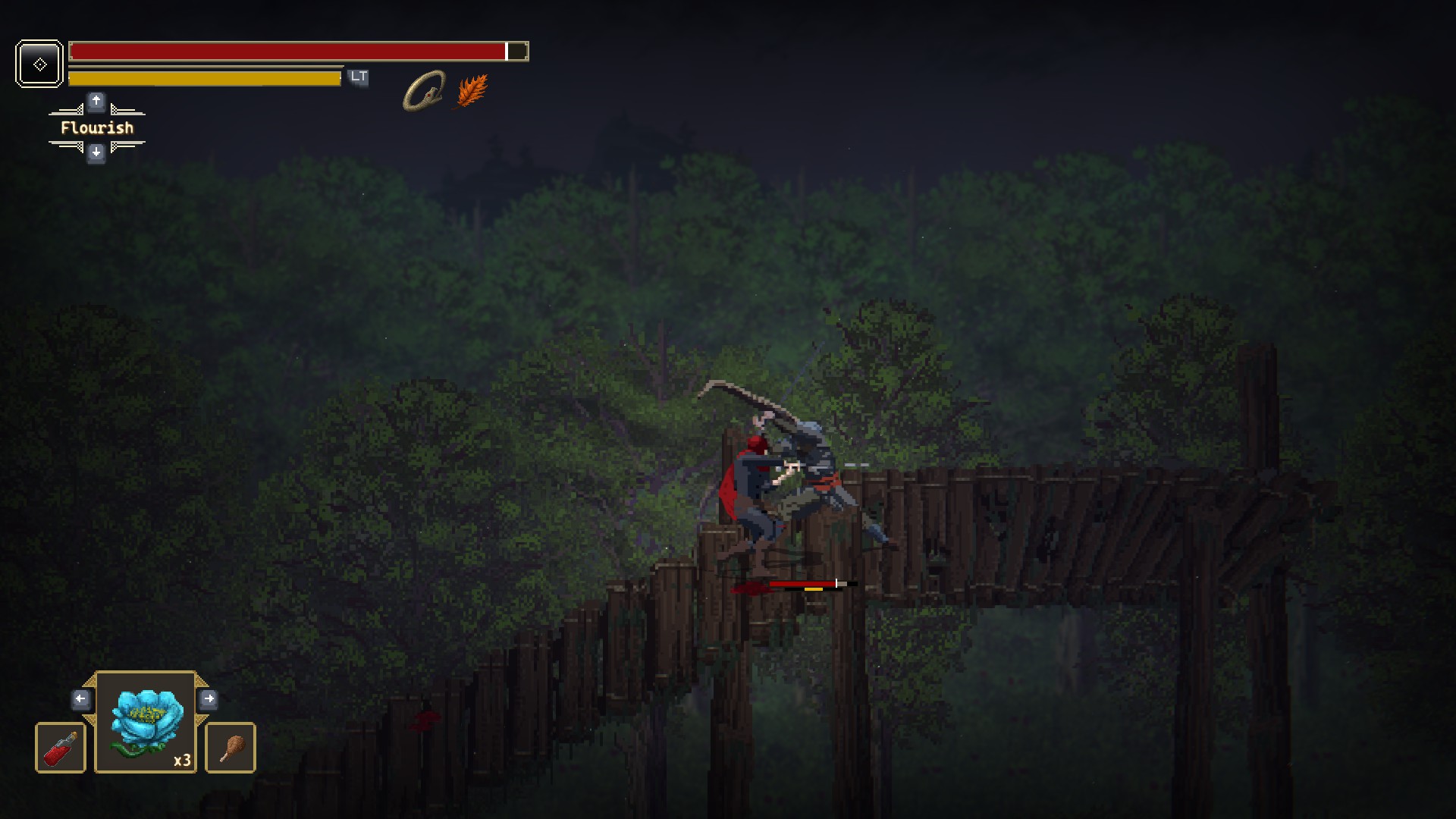Select the blue flower item slot
This screenshot has width=1456, height=819.
146,721
